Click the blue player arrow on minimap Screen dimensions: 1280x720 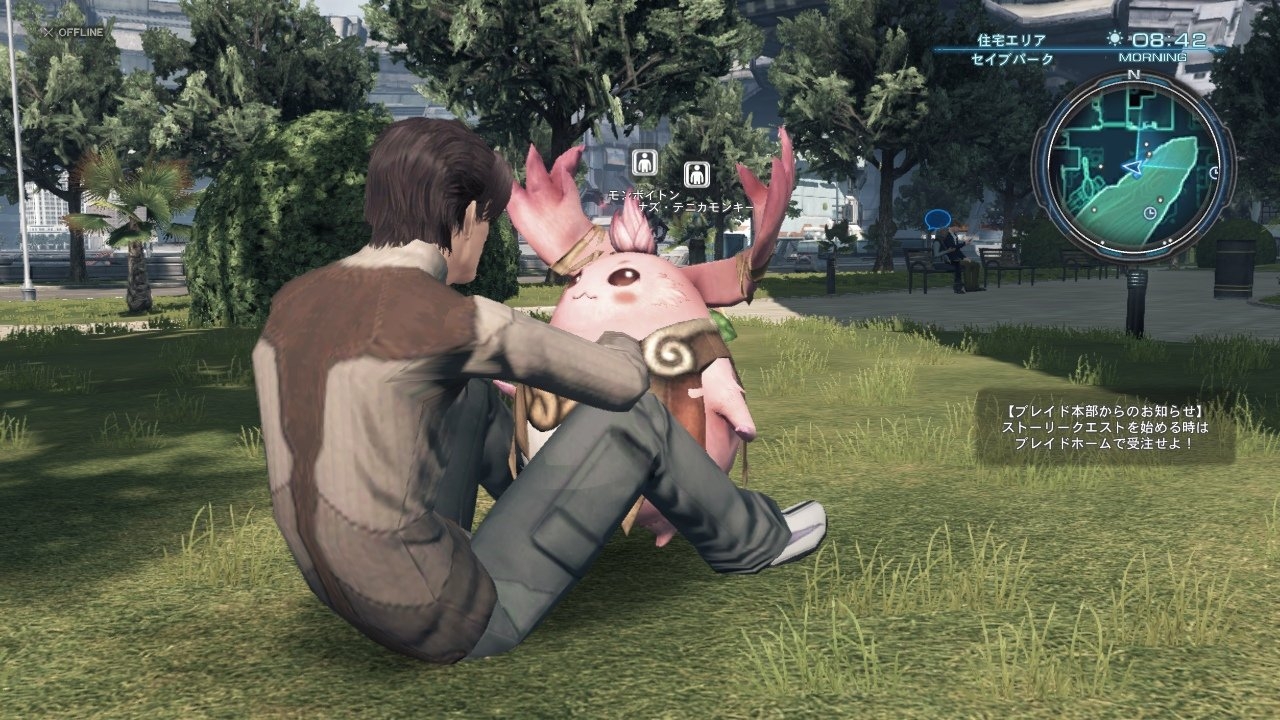click(x=1133, y=166)
